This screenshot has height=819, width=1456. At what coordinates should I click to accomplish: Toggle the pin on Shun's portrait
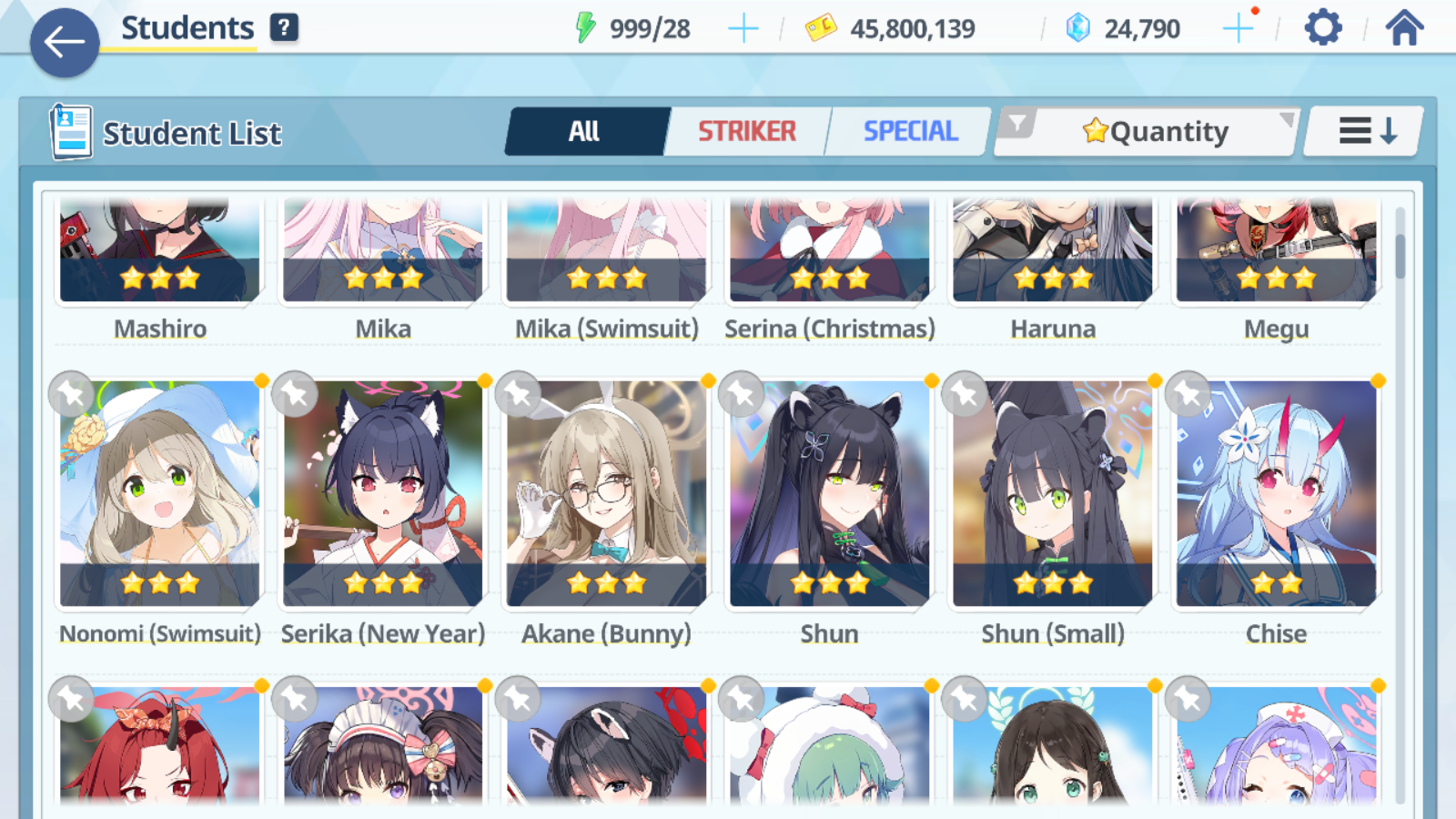[739, 394]
